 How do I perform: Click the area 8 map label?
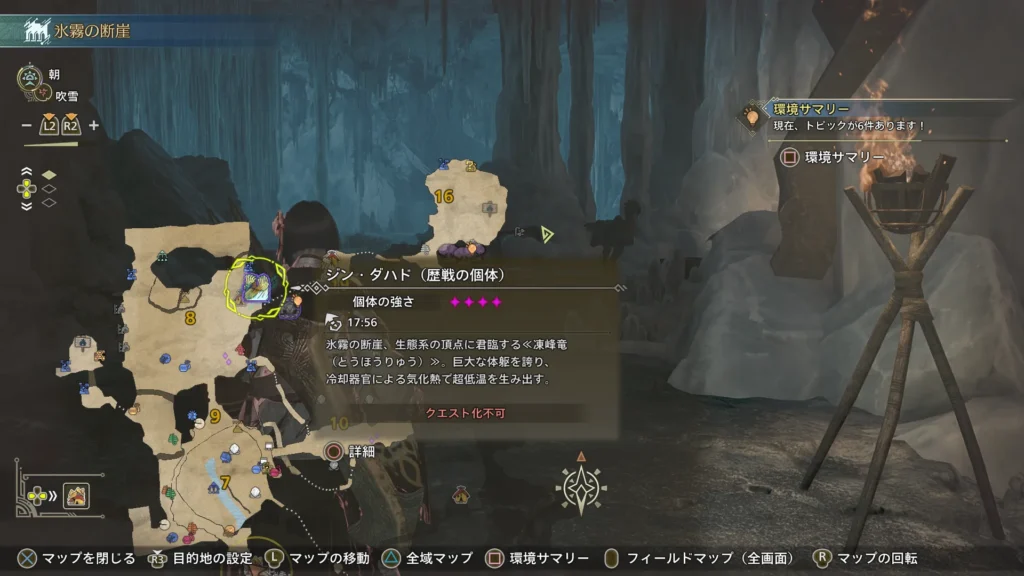(x=189, y=319)
